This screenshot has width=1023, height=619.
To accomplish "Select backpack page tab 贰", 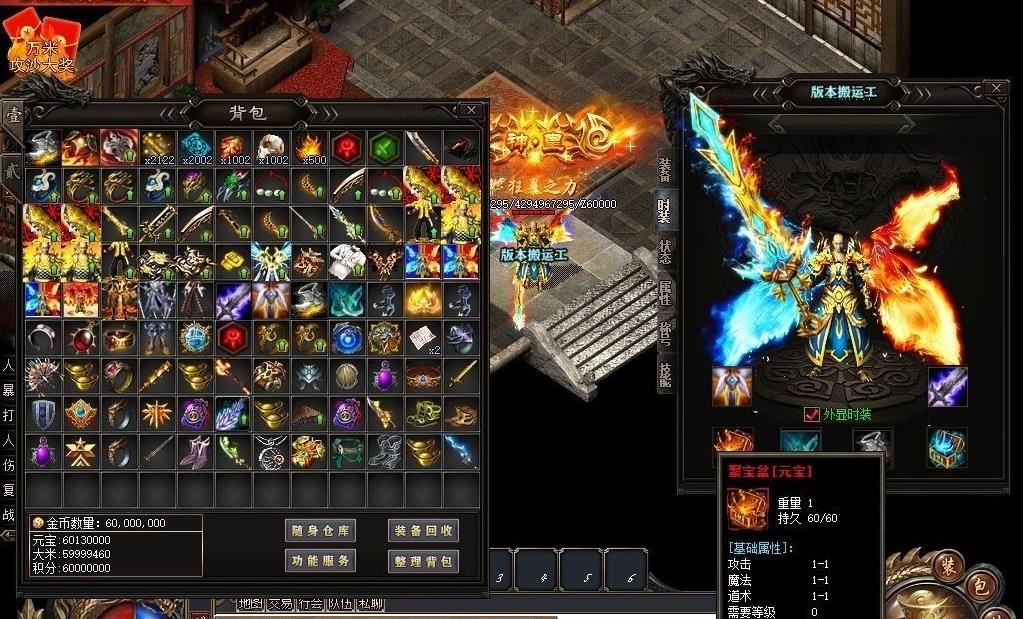I will click(12, 168).
